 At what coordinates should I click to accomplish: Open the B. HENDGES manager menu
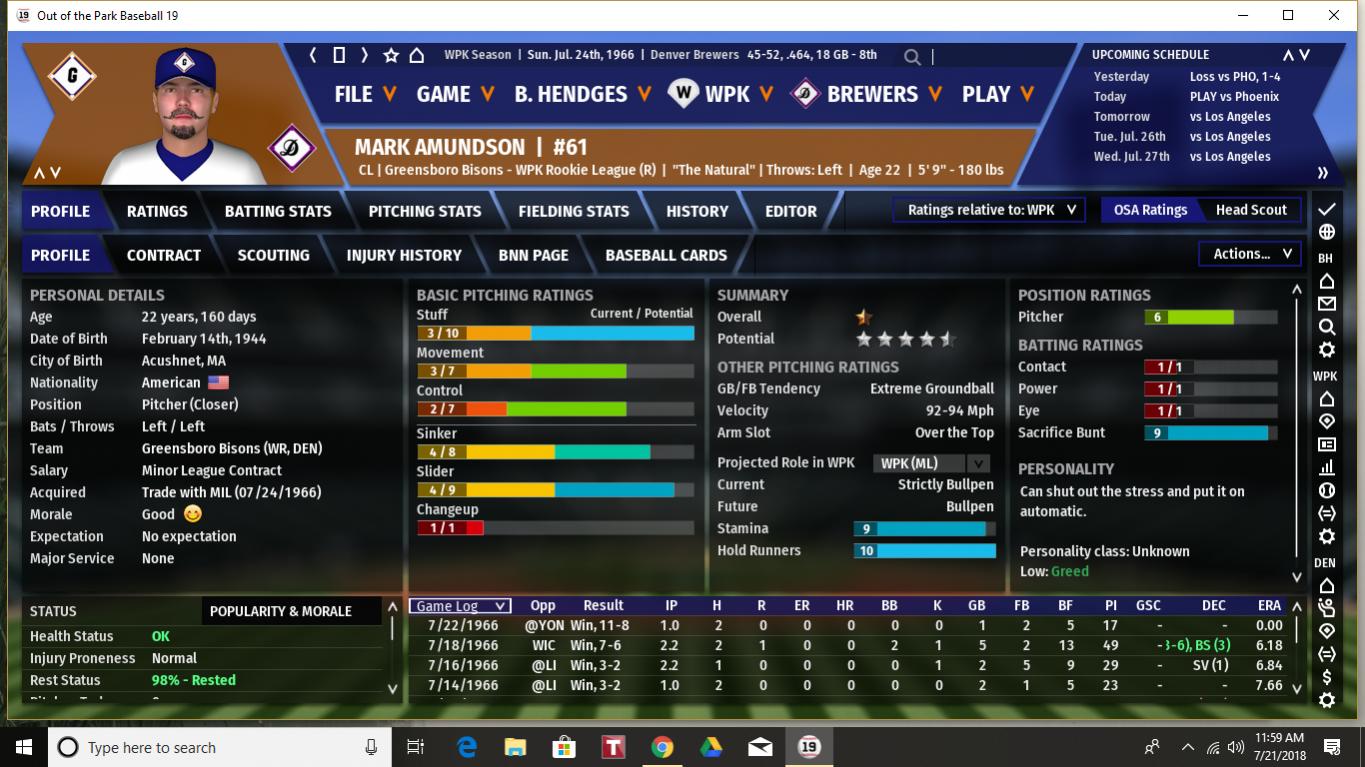(x=582, y=94)
